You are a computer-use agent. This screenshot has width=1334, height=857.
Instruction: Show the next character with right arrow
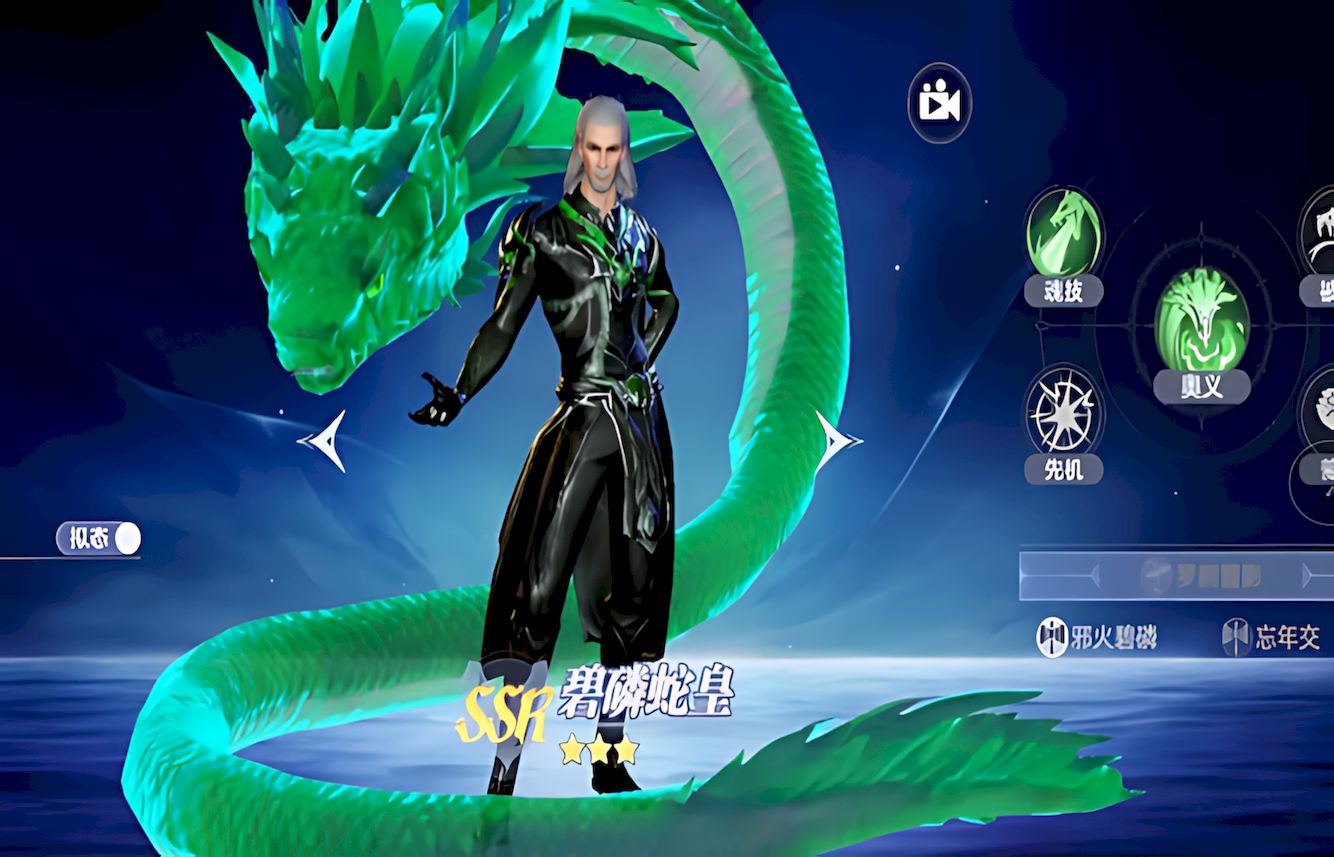point(836,440)
